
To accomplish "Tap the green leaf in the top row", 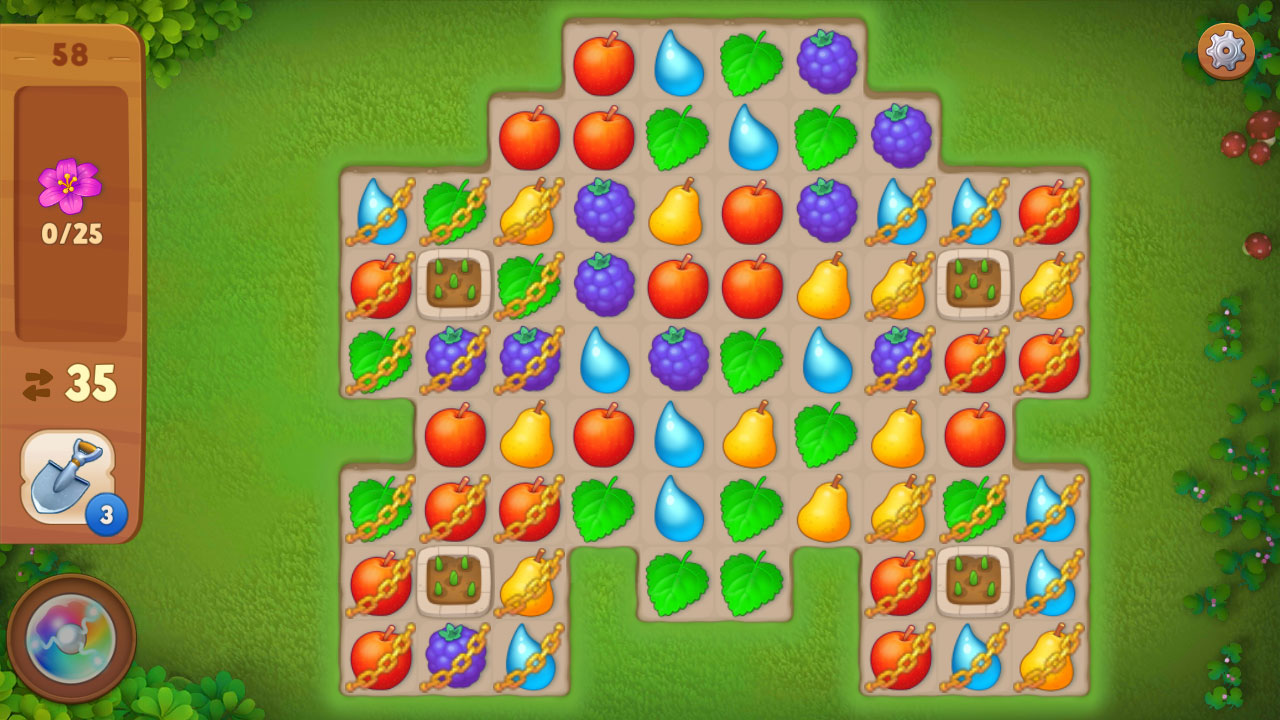I will coord(752,63).
